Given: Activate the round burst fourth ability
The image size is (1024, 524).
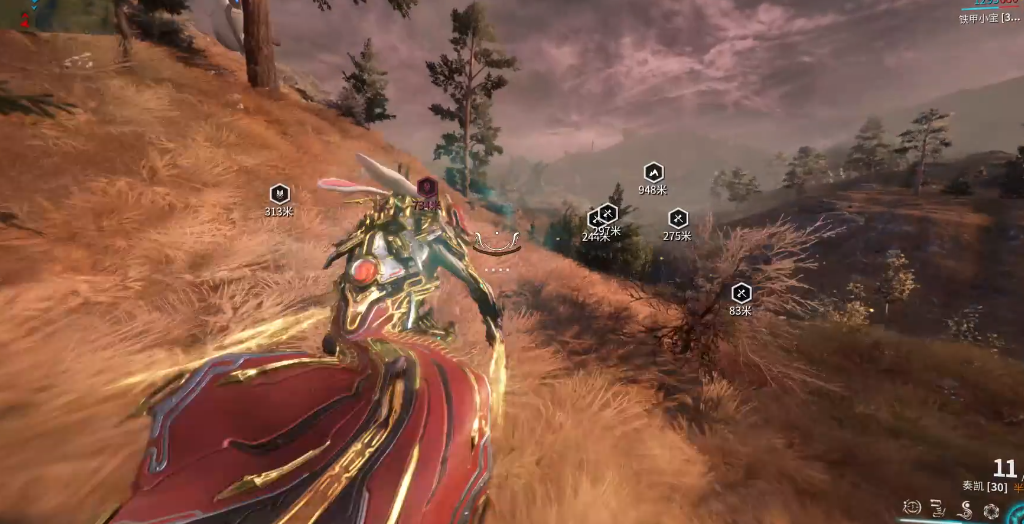Looking at the screenshot, I should tap(991, 510).
